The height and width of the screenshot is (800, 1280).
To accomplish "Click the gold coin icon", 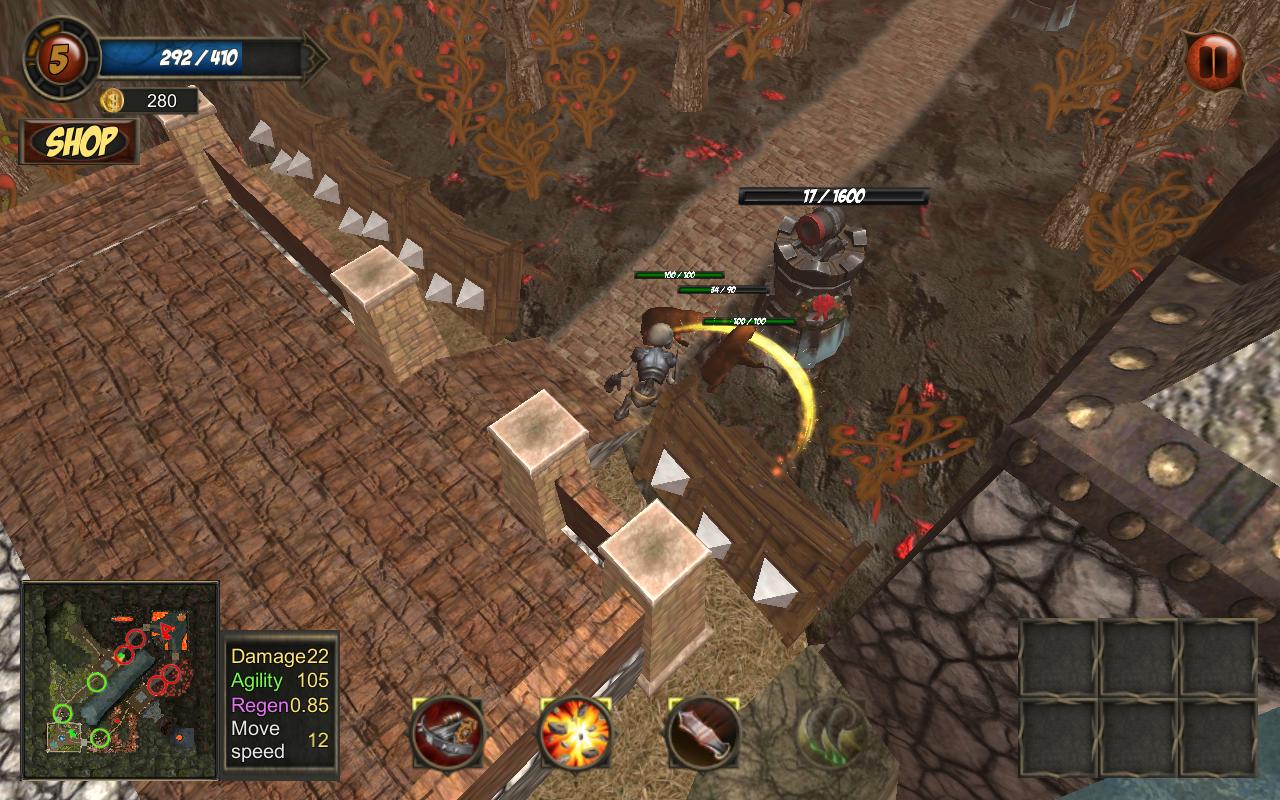I will pyautogui.click(x=113, y=100).
